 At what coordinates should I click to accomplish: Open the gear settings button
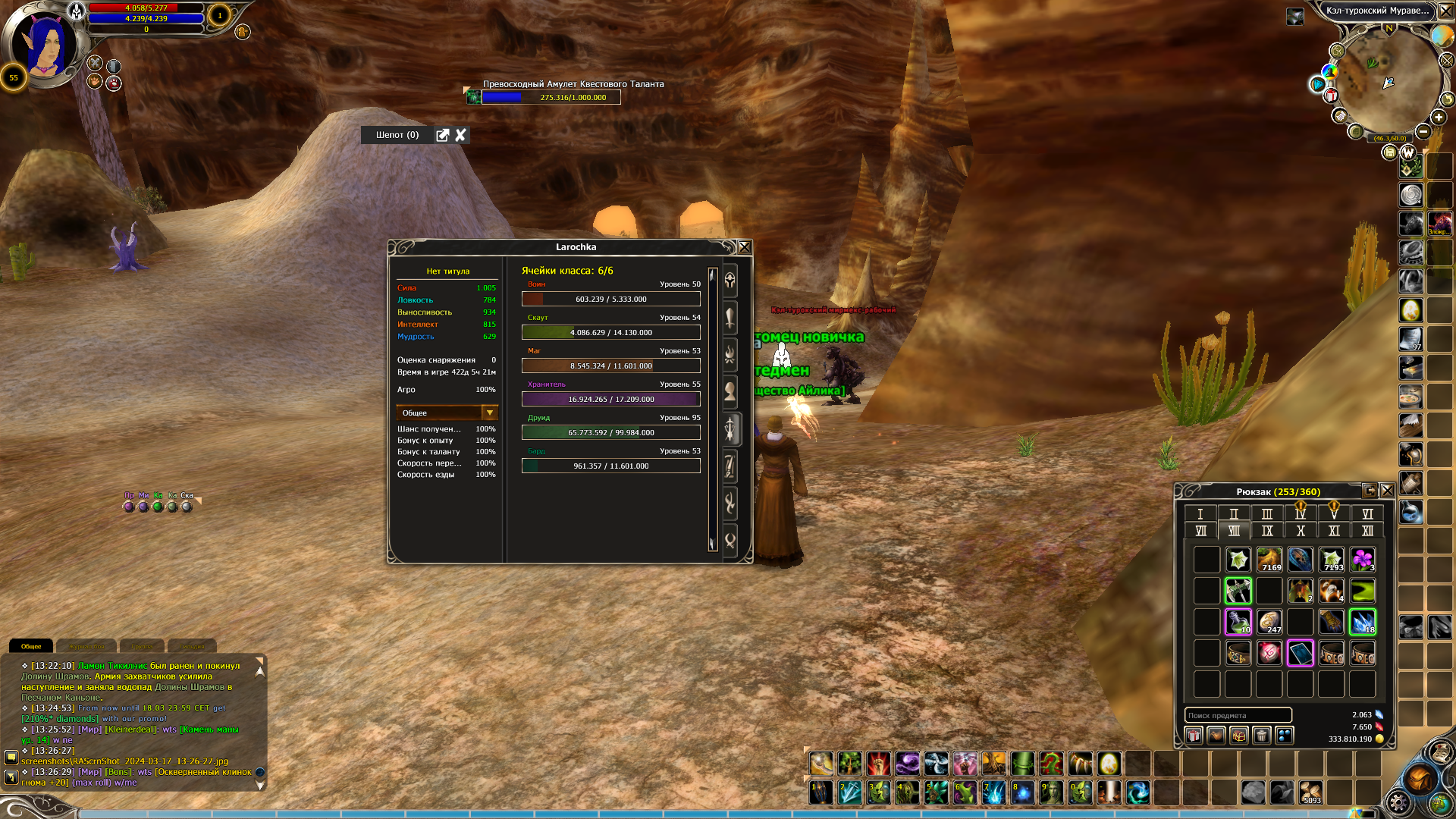pos(1398,802)
